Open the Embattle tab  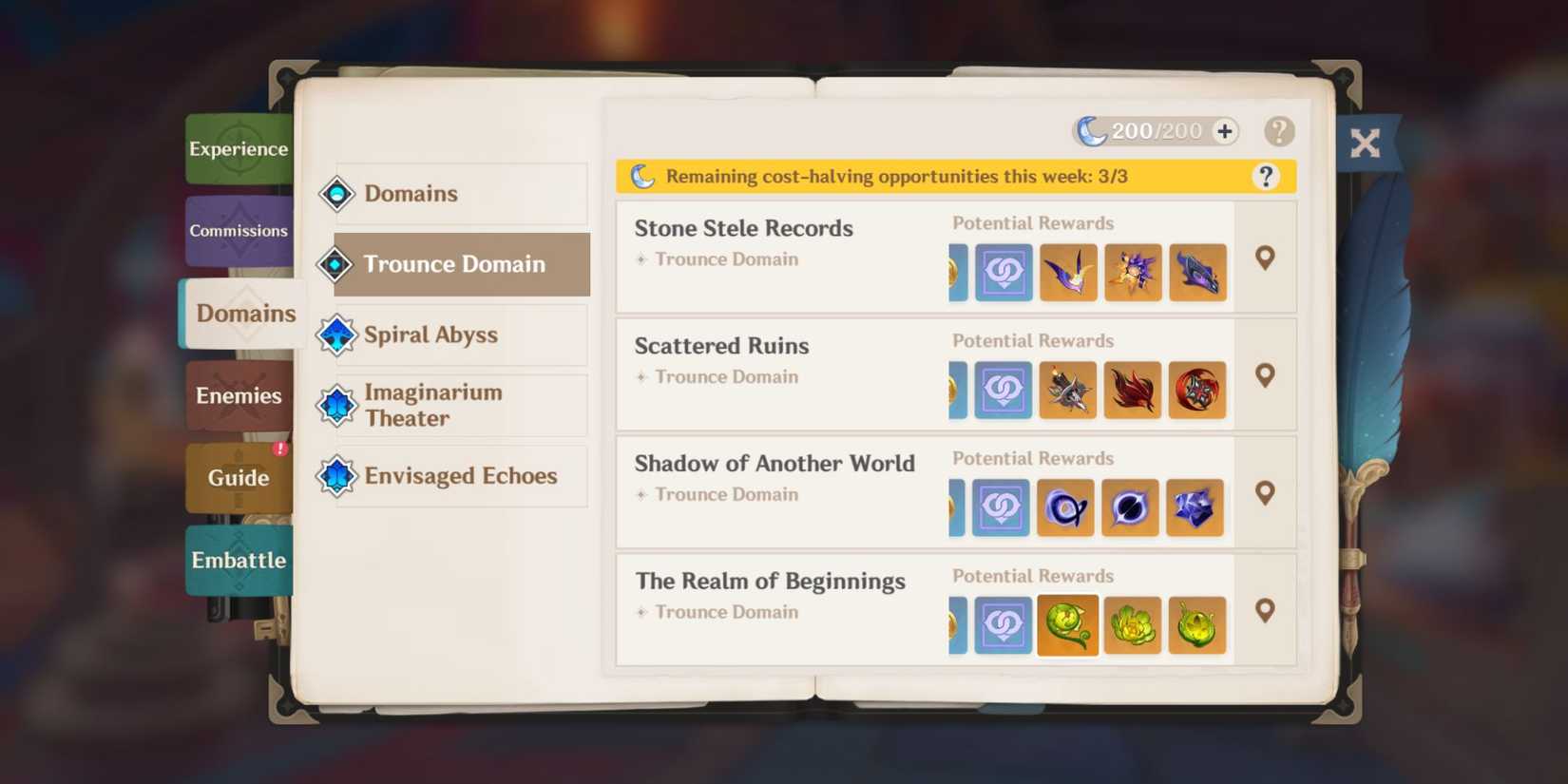239,561
